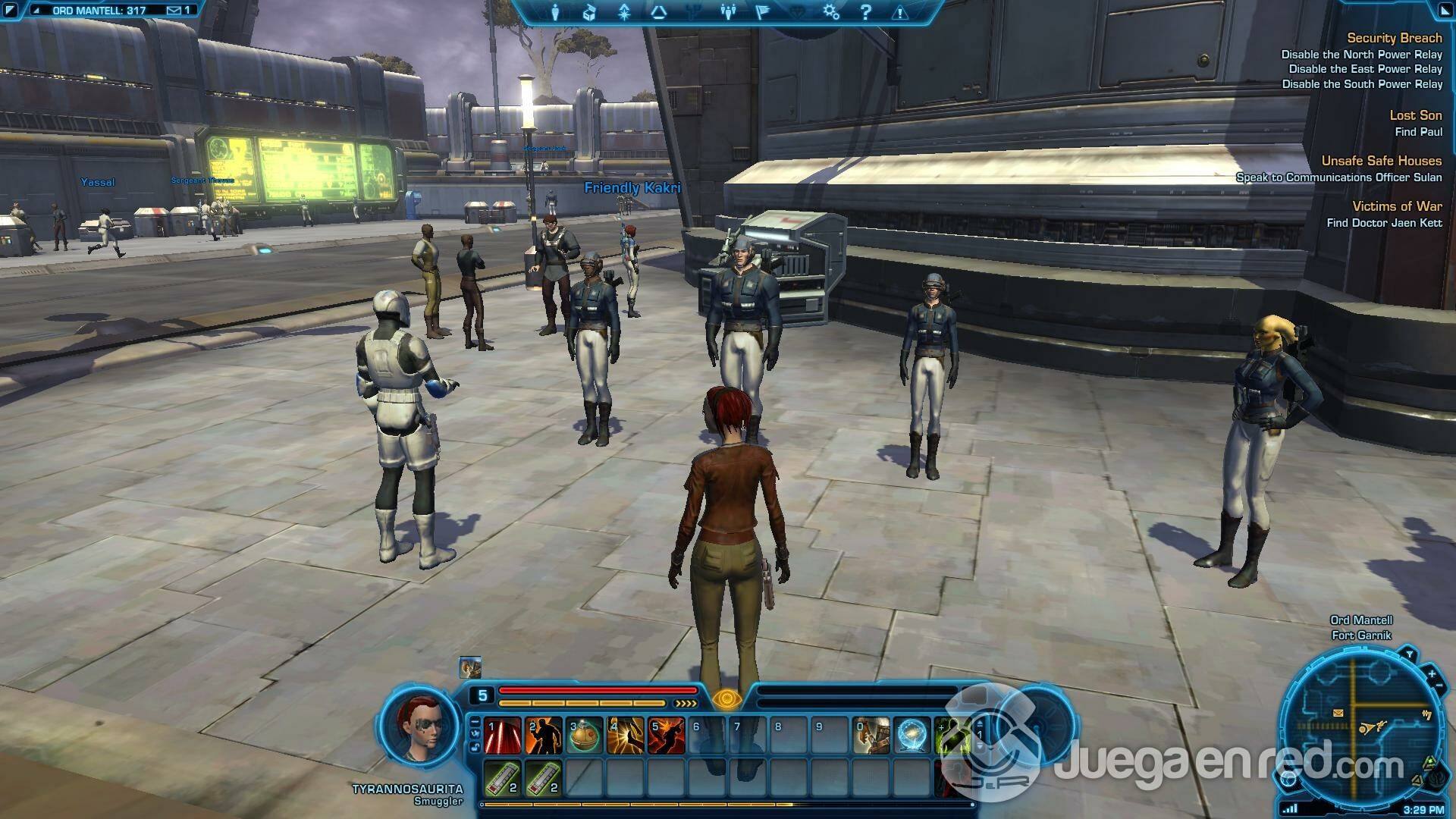1456x819 pixels.
Task: Open the mail envelope icon in the top-left bar
Action: click(174, 11)
